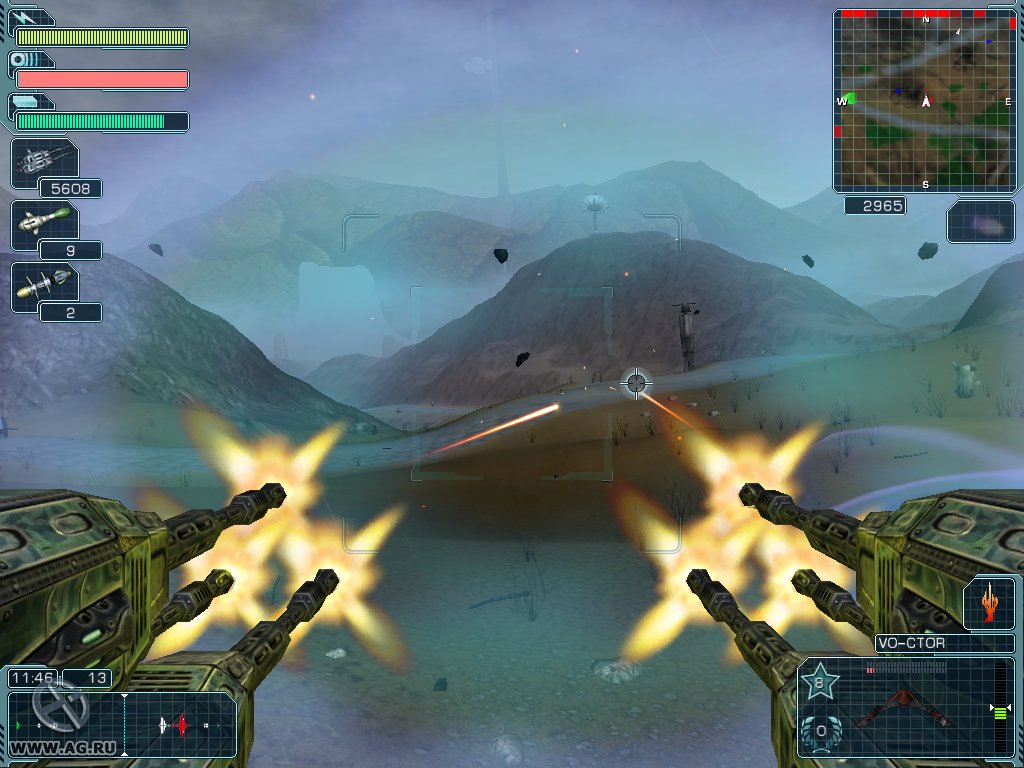Click the laurel wreath badge
This screenshot has height=768, width=1024.
820,732
